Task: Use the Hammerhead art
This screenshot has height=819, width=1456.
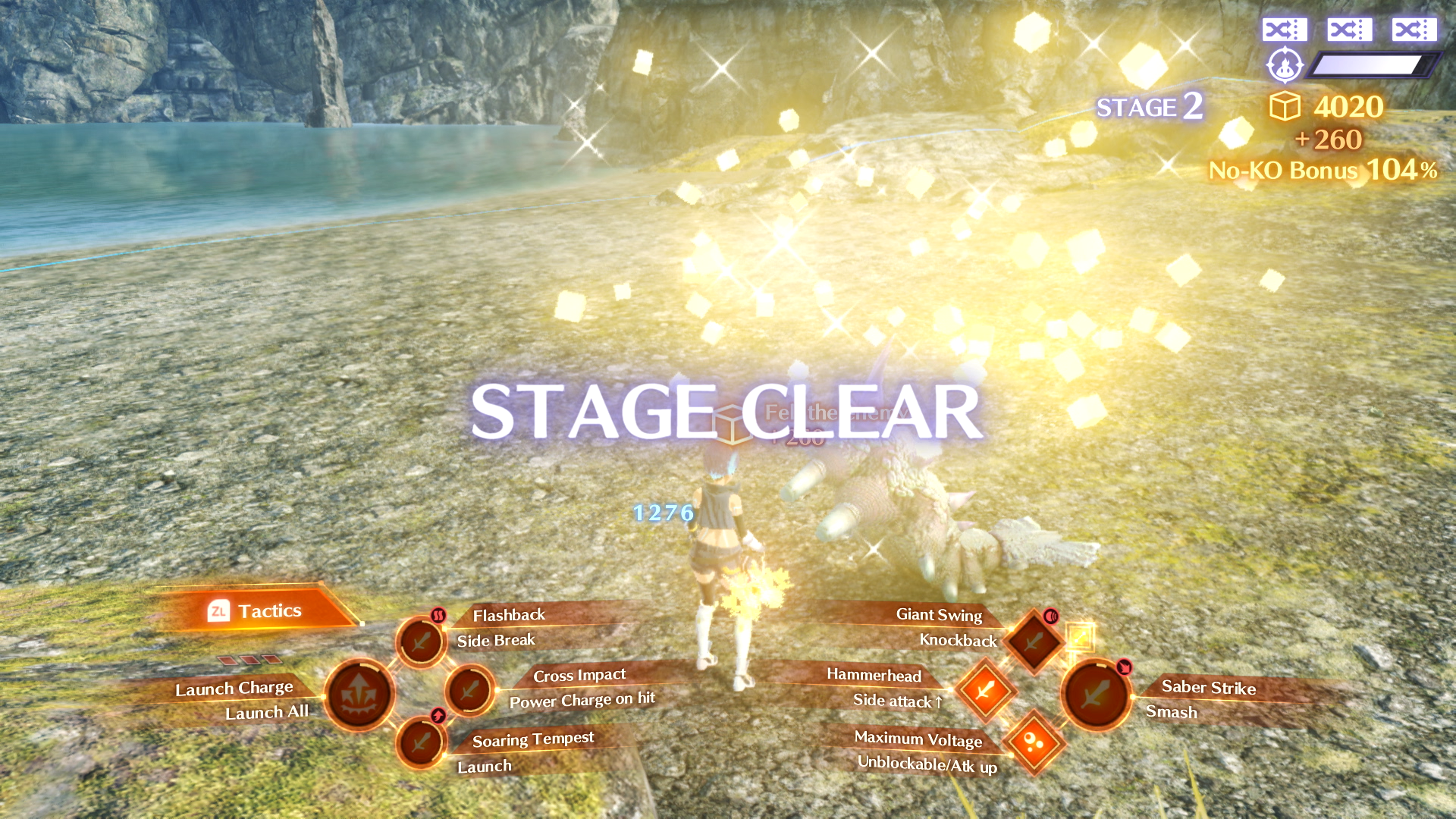Action: (x=985, y=690)
